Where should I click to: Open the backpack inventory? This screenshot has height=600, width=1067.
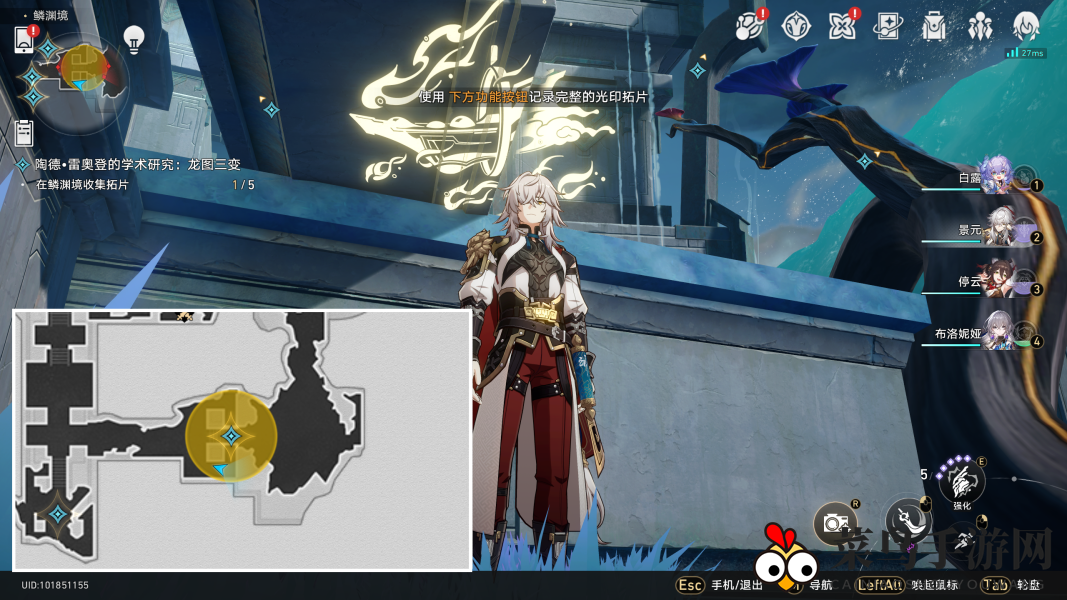click(x=934, y=26)
